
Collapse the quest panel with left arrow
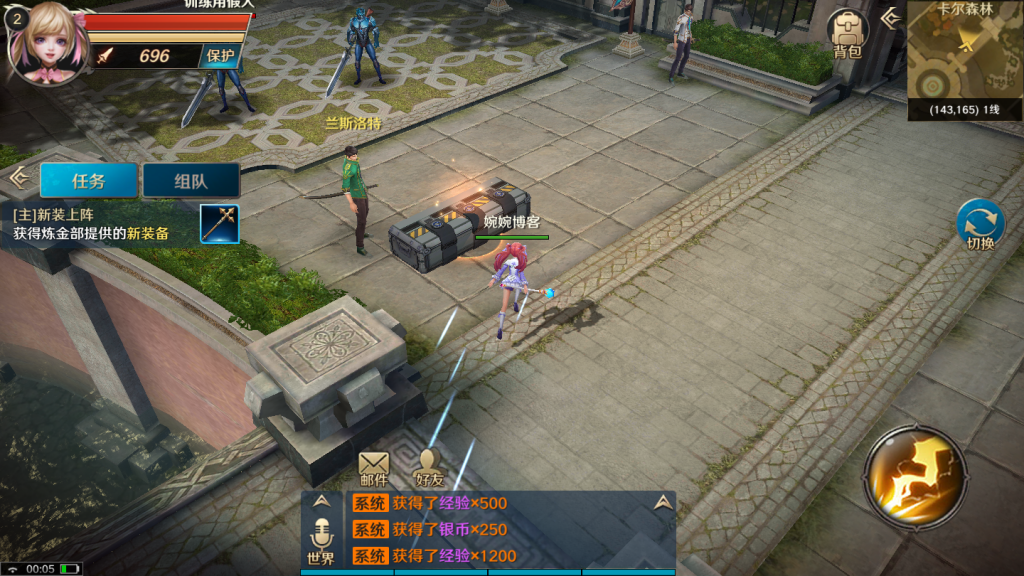pos(17,178)
